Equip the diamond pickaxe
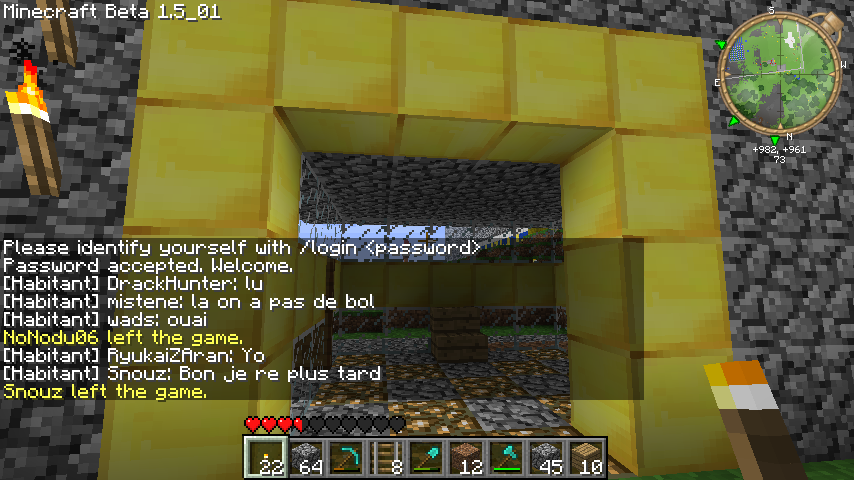 point(347,458)
